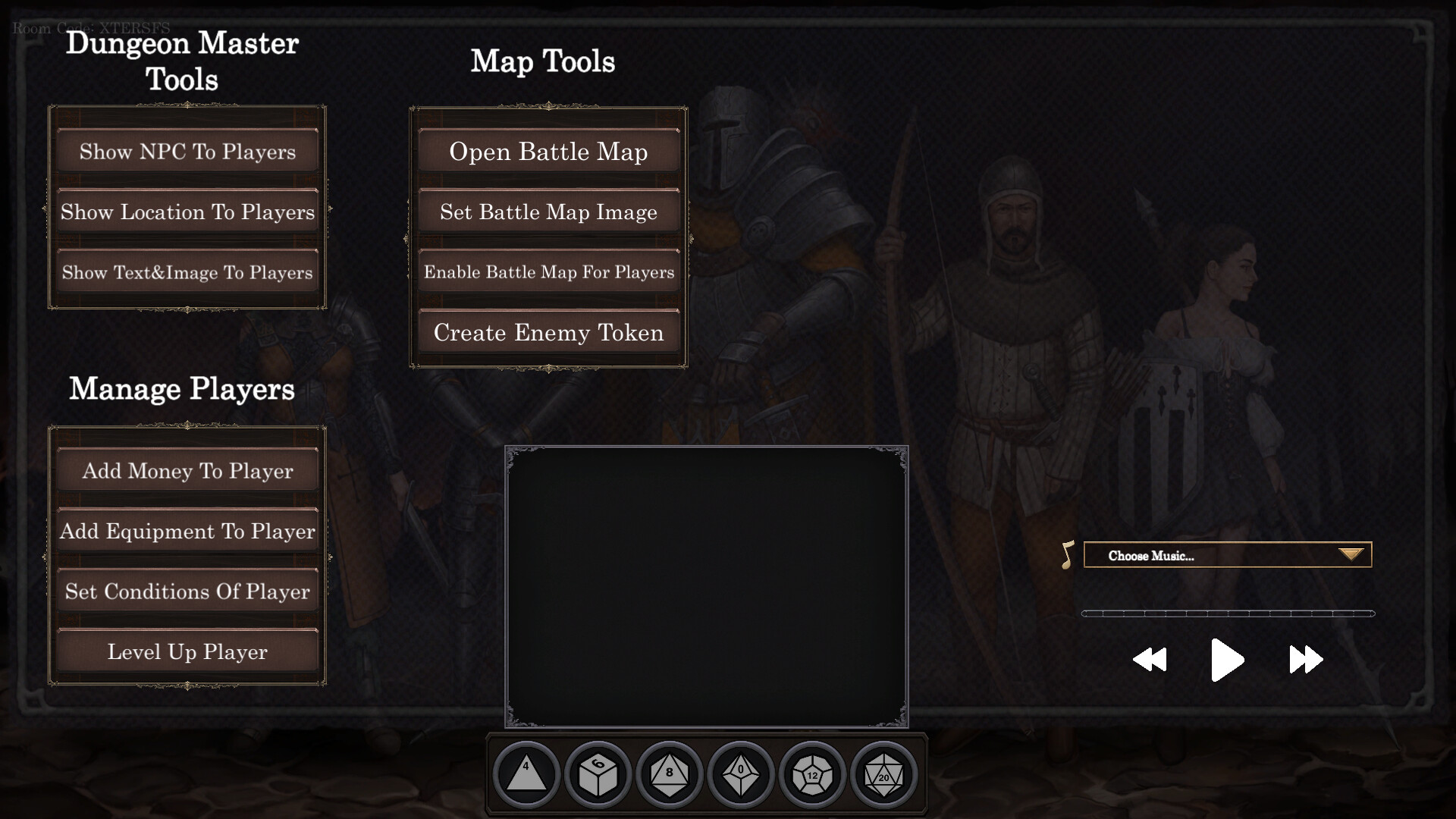
Task: Enable Battle Map For Players
Action: (x=548, y=272)
